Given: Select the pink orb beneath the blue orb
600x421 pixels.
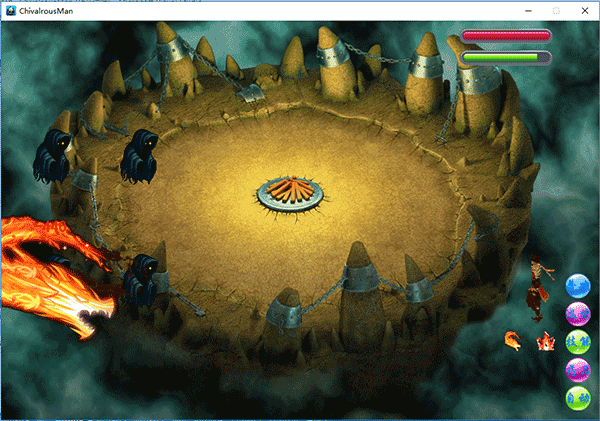Looking at the screenshot, I should click(577, 315).
